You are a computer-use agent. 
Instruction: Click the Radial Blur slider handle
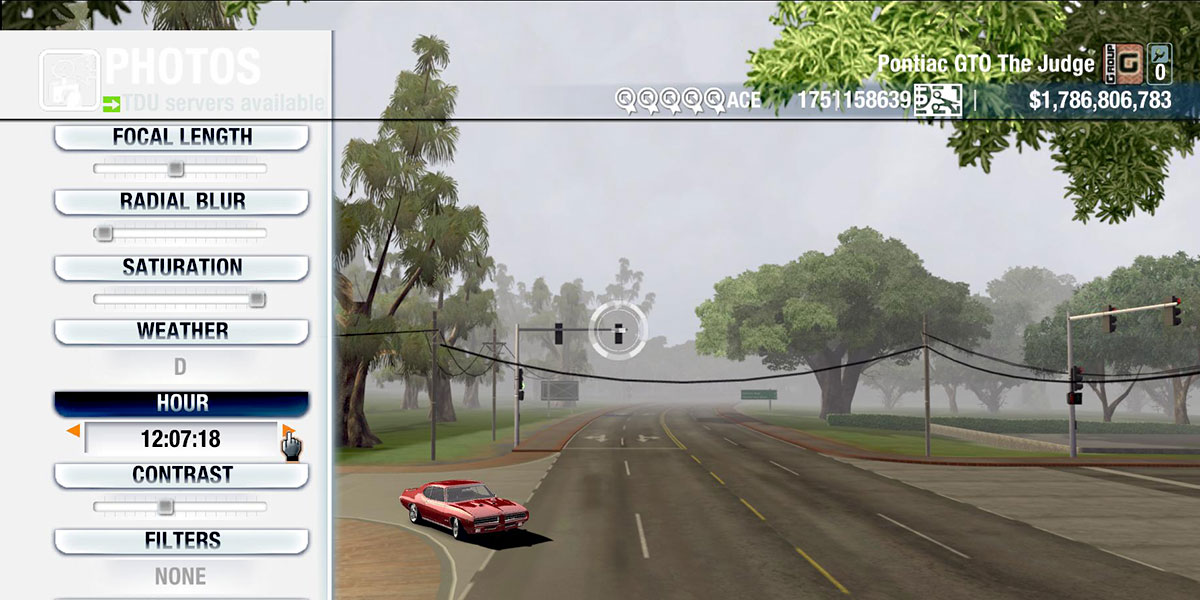click(103, 233)
